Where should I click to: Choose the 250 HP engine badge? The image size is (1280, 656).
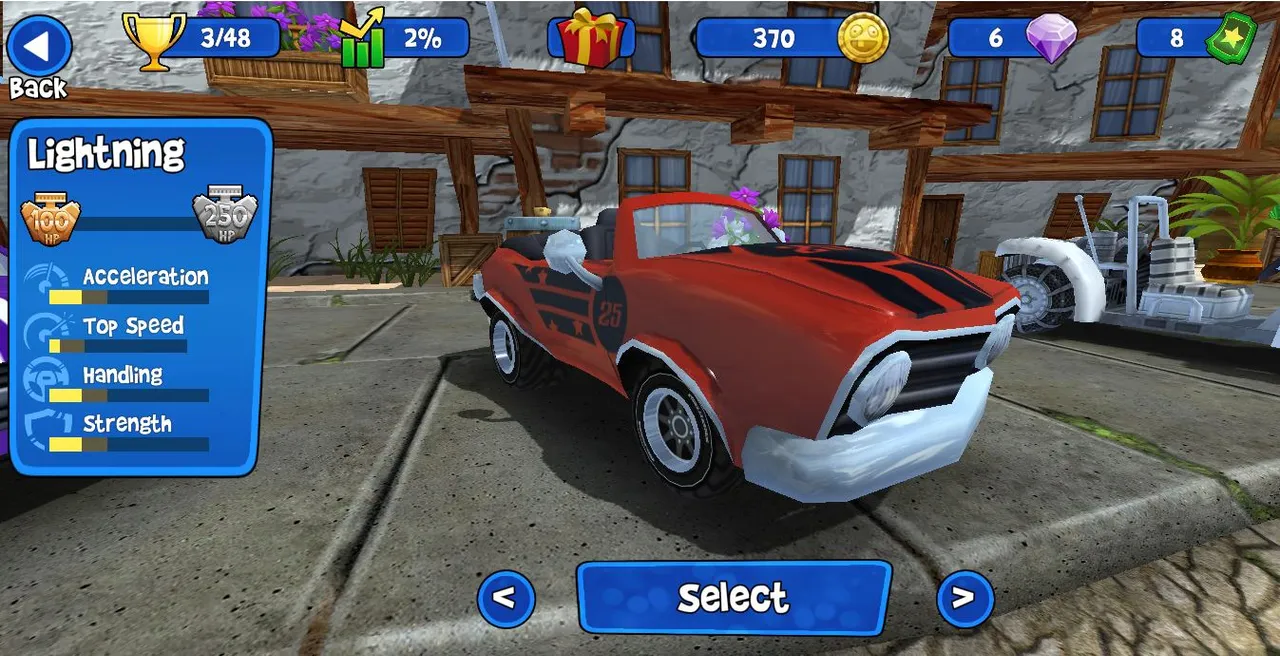click(x=224, y=214)
